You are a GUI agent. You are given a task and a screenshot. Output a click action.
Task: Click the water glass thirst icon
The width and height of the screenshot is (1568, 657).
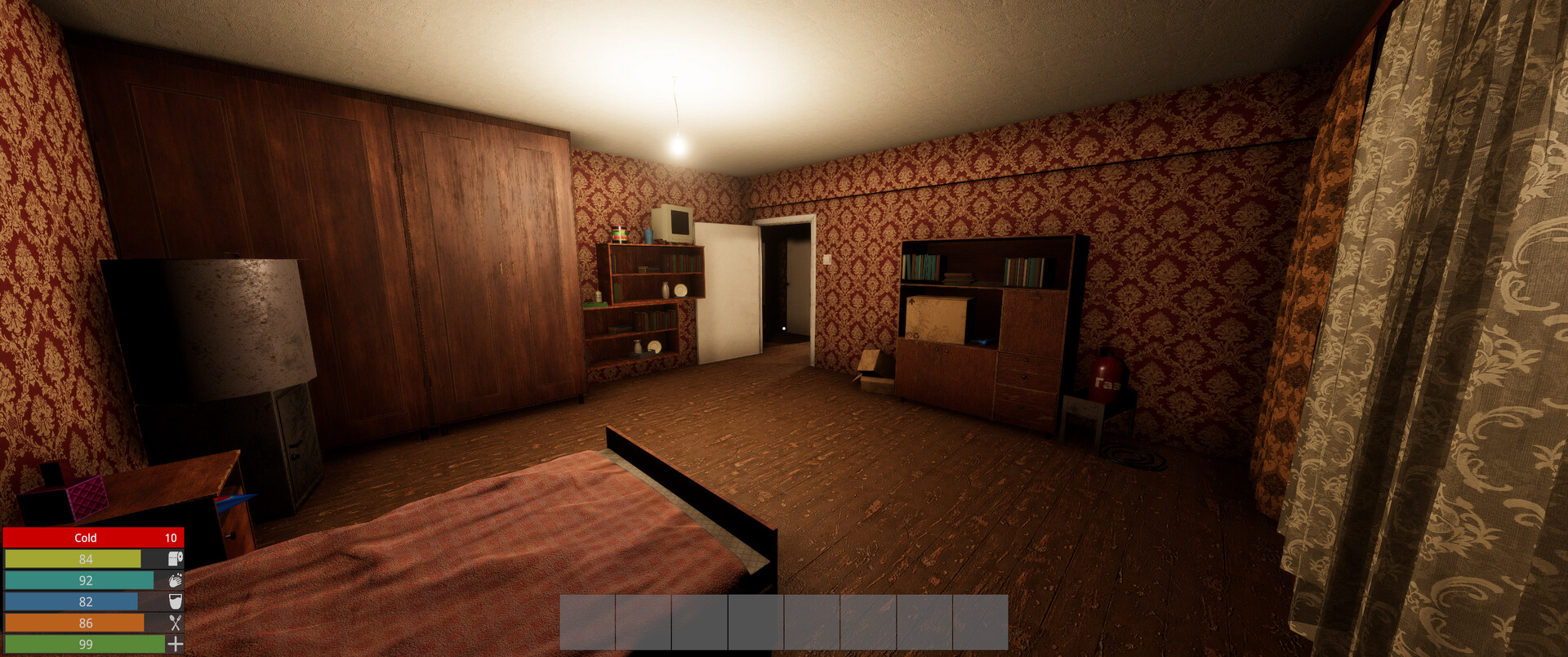pyautogui.click(x=175, y=601)
